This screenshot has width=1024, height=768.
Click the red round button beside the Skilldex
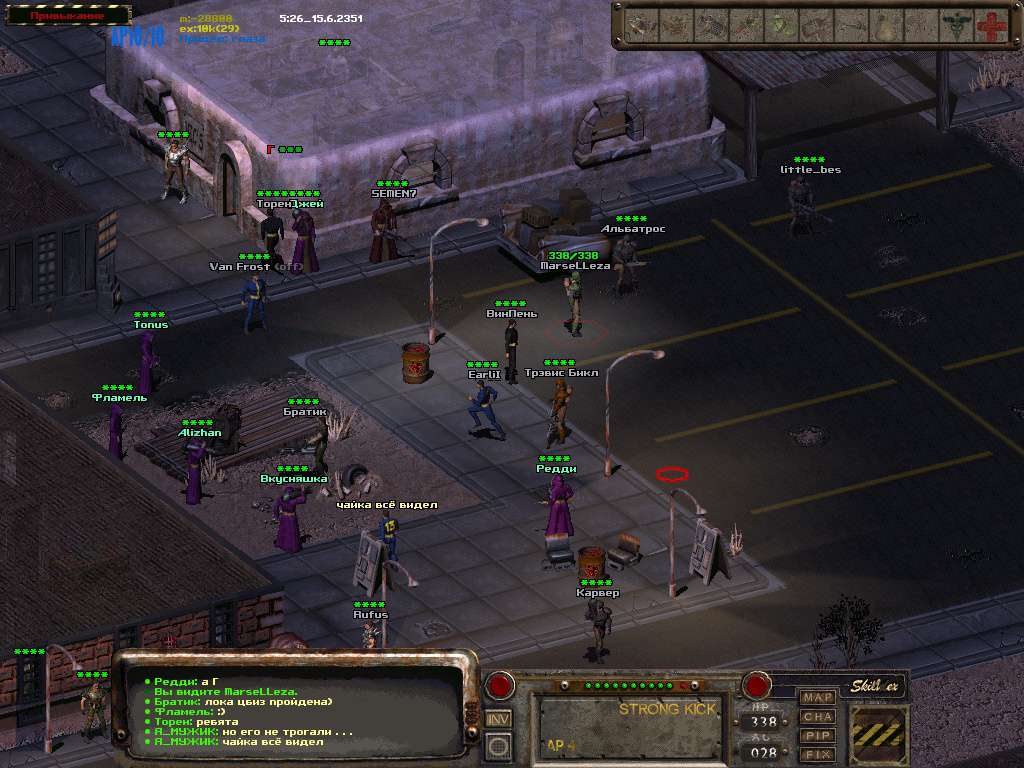(756, 687)
